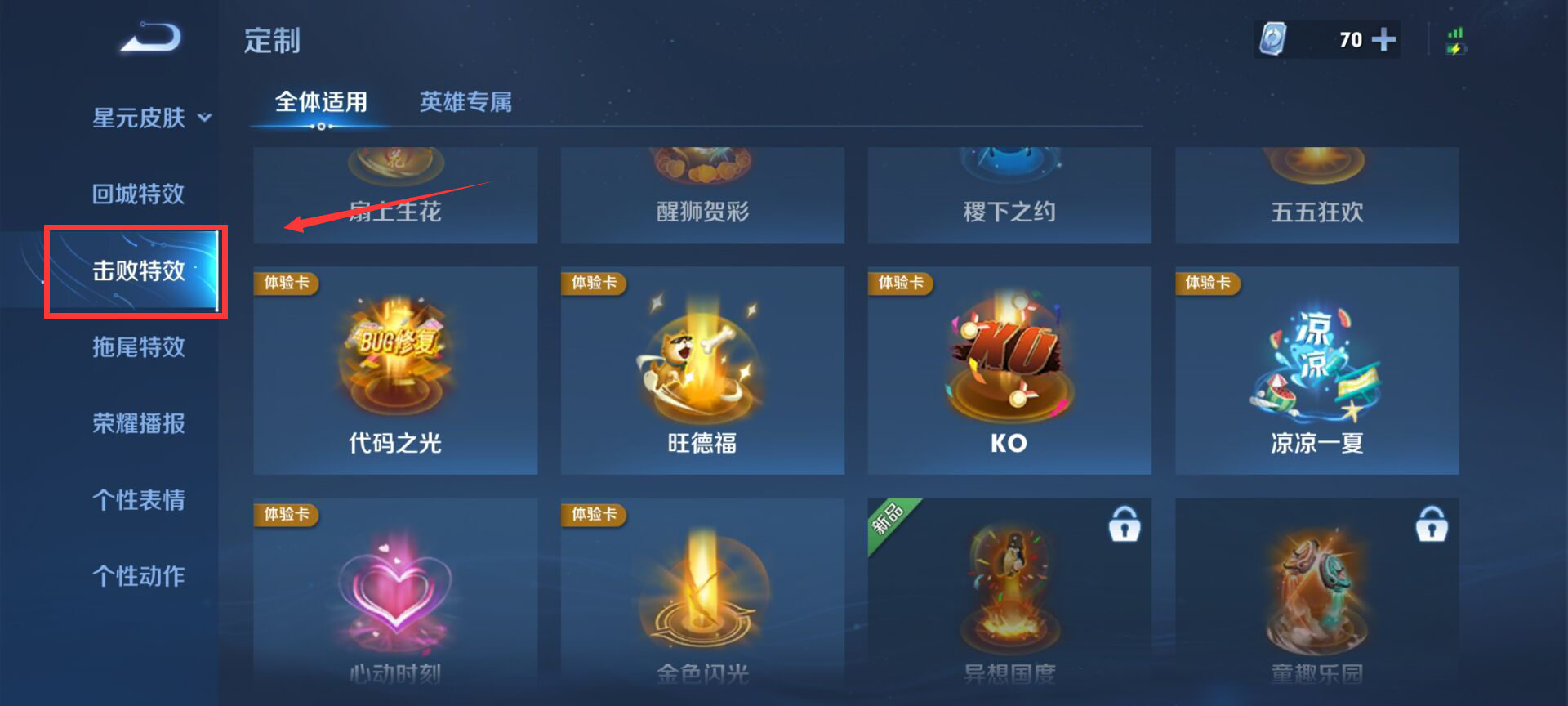Select the 拖尾特效 sidebar entry

[136, 347]
